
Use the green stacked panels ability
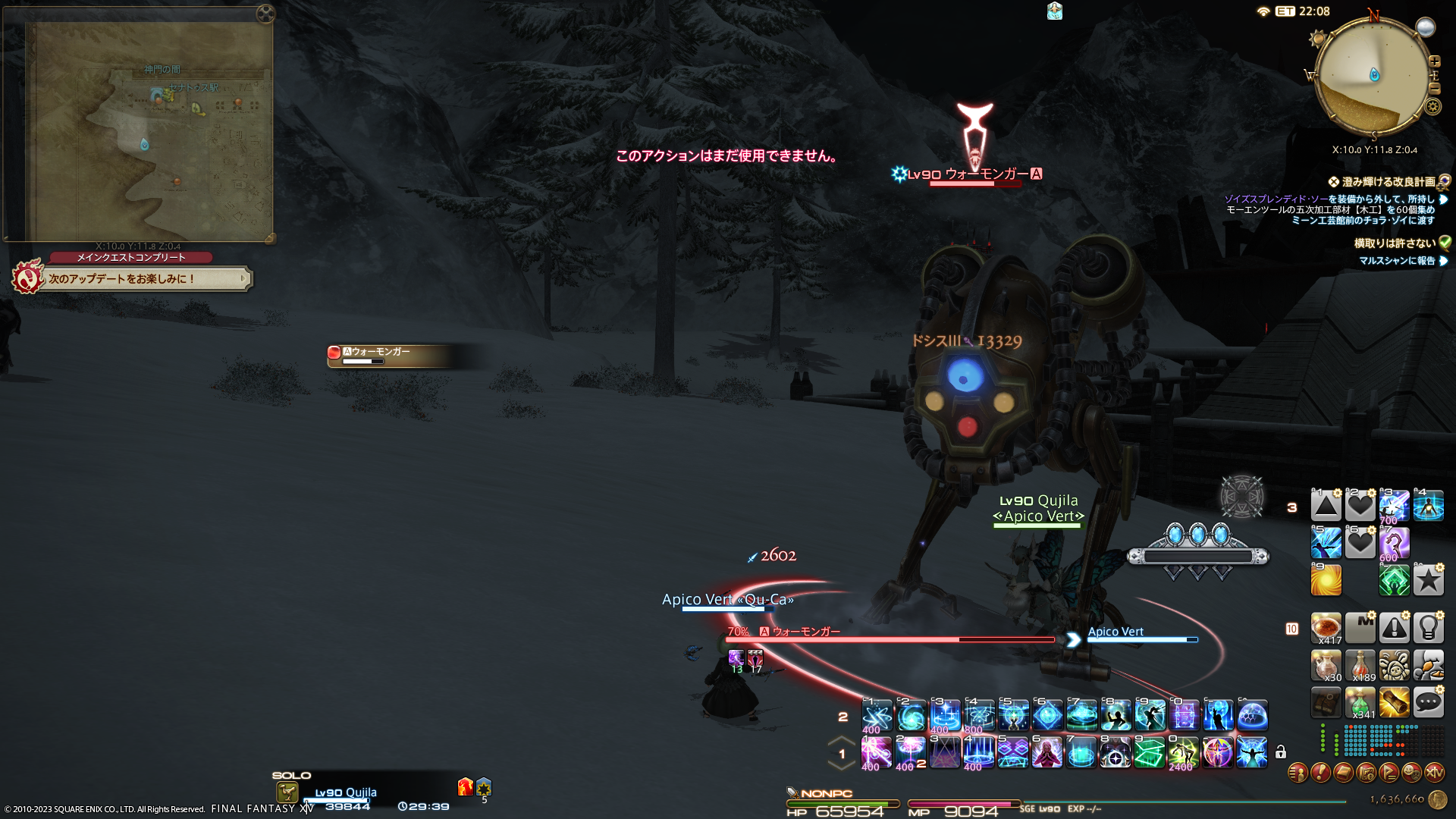pyautogui.click(x=1149, y=753)
